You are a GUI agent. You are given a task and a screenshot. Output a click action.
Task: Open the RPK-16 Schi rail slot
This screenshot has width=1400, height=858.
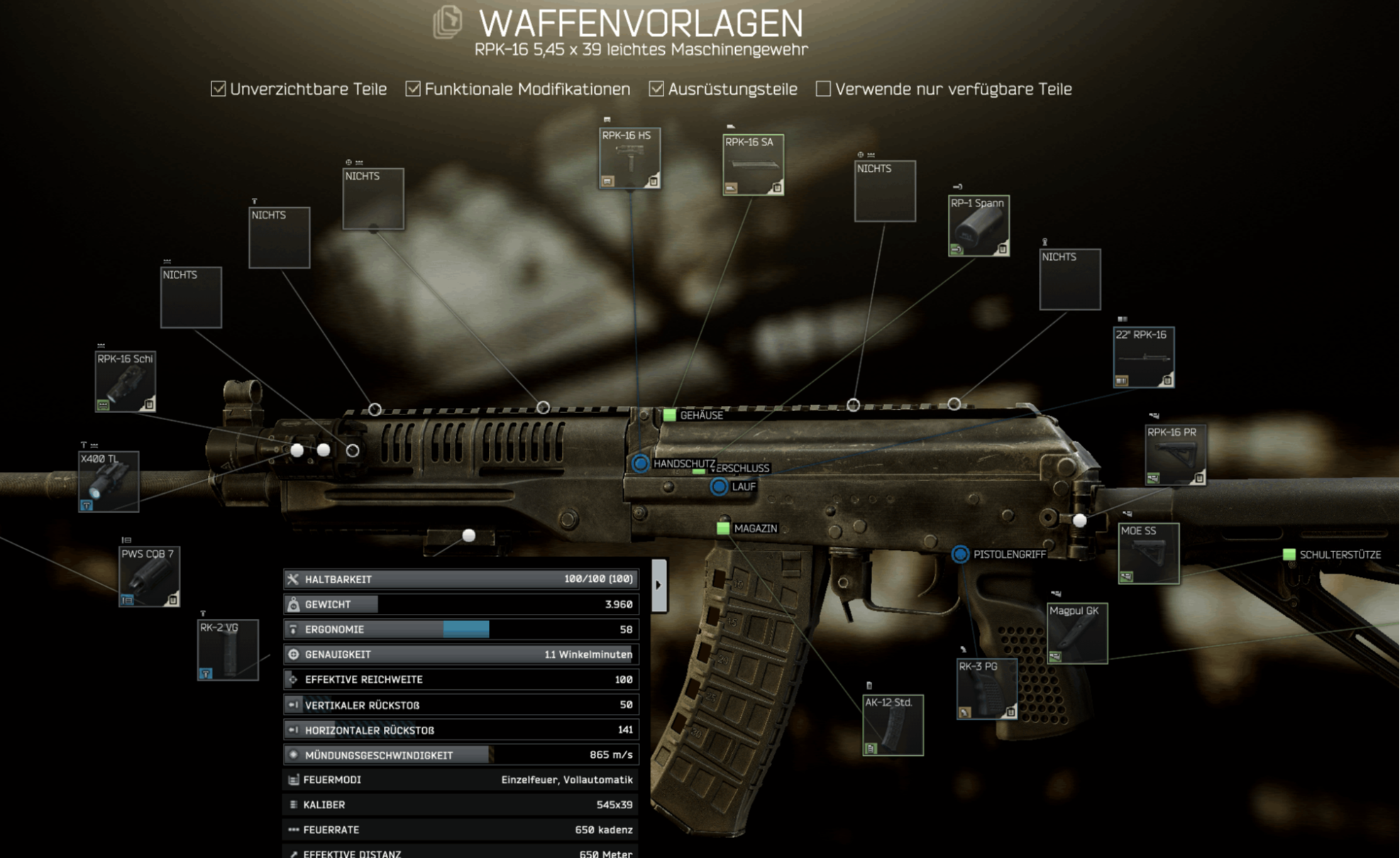126,381
